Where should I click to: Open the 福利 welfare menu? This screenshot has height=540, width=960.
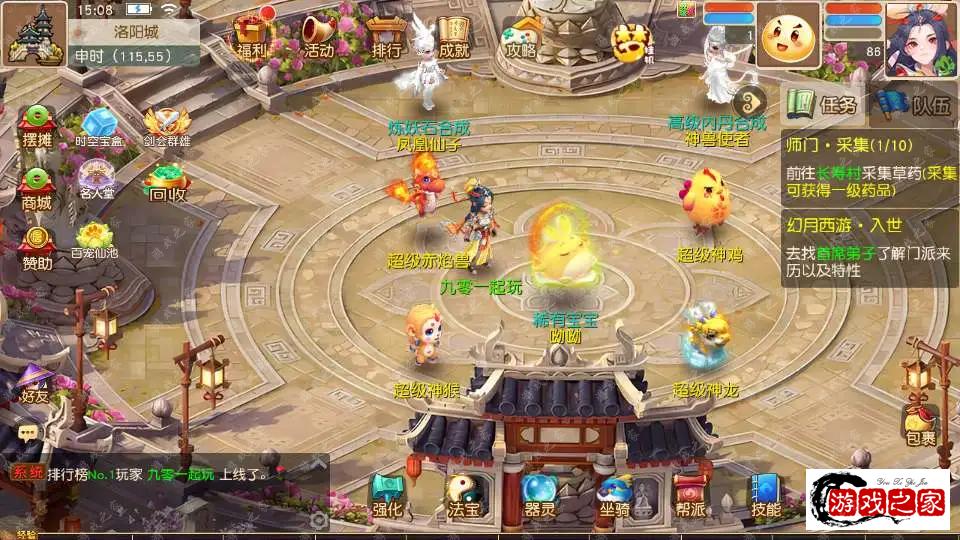point(251,36)
